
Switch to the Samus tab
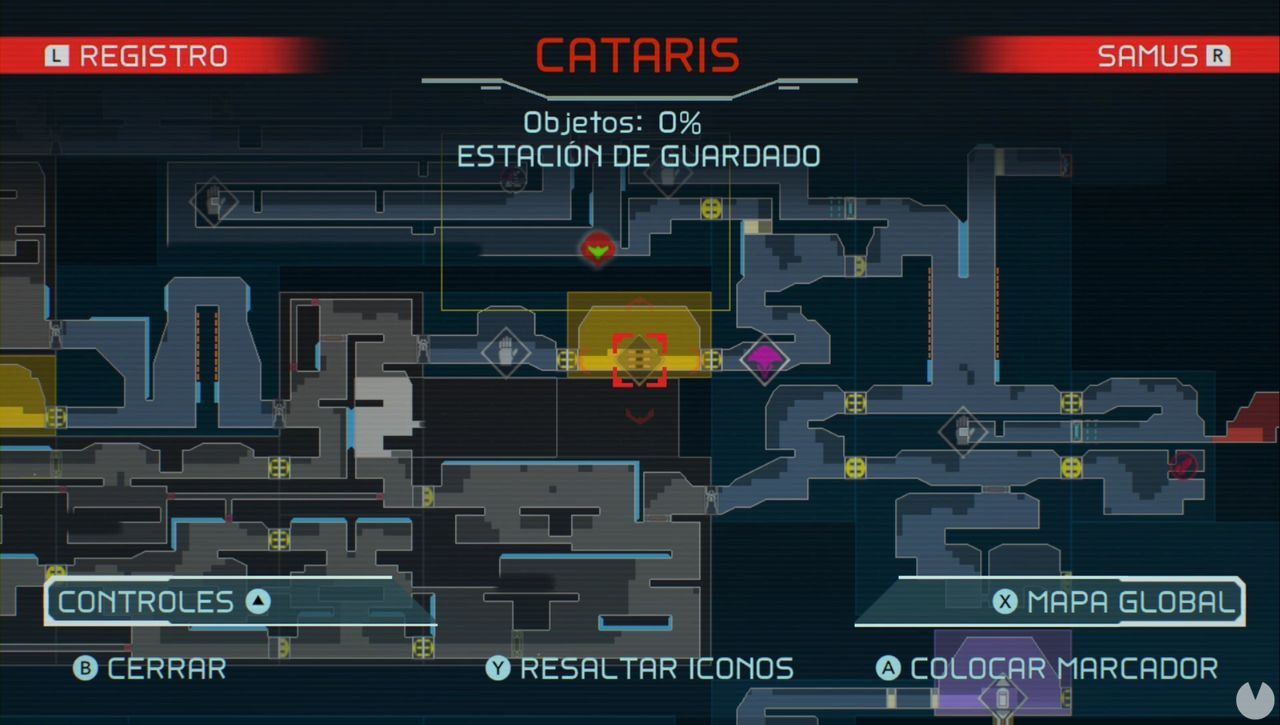point(1160,55)
